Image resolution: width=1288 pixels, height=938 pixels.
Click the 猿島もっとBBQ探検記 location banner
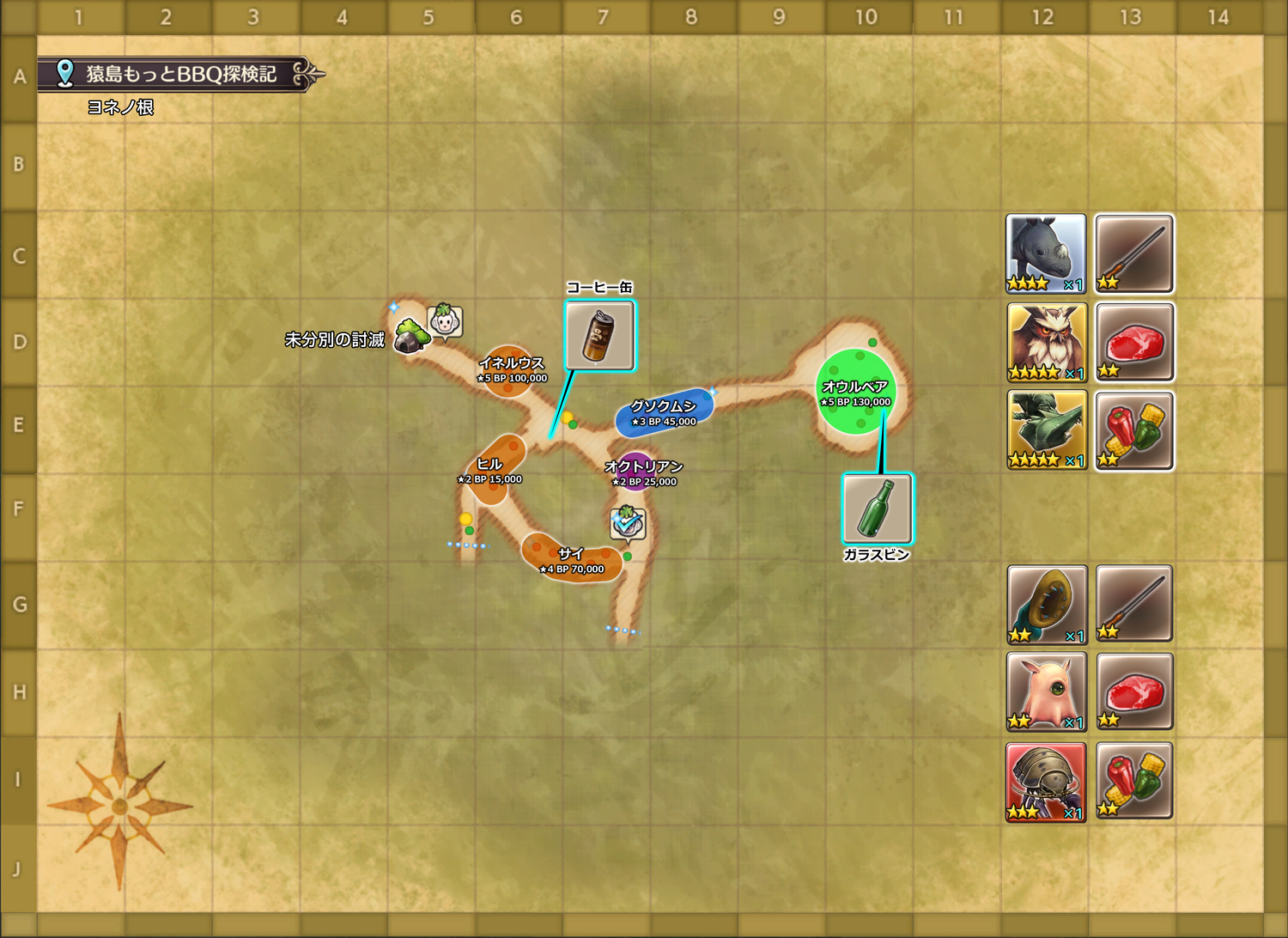pyautogui.click(x=180, y=75)
